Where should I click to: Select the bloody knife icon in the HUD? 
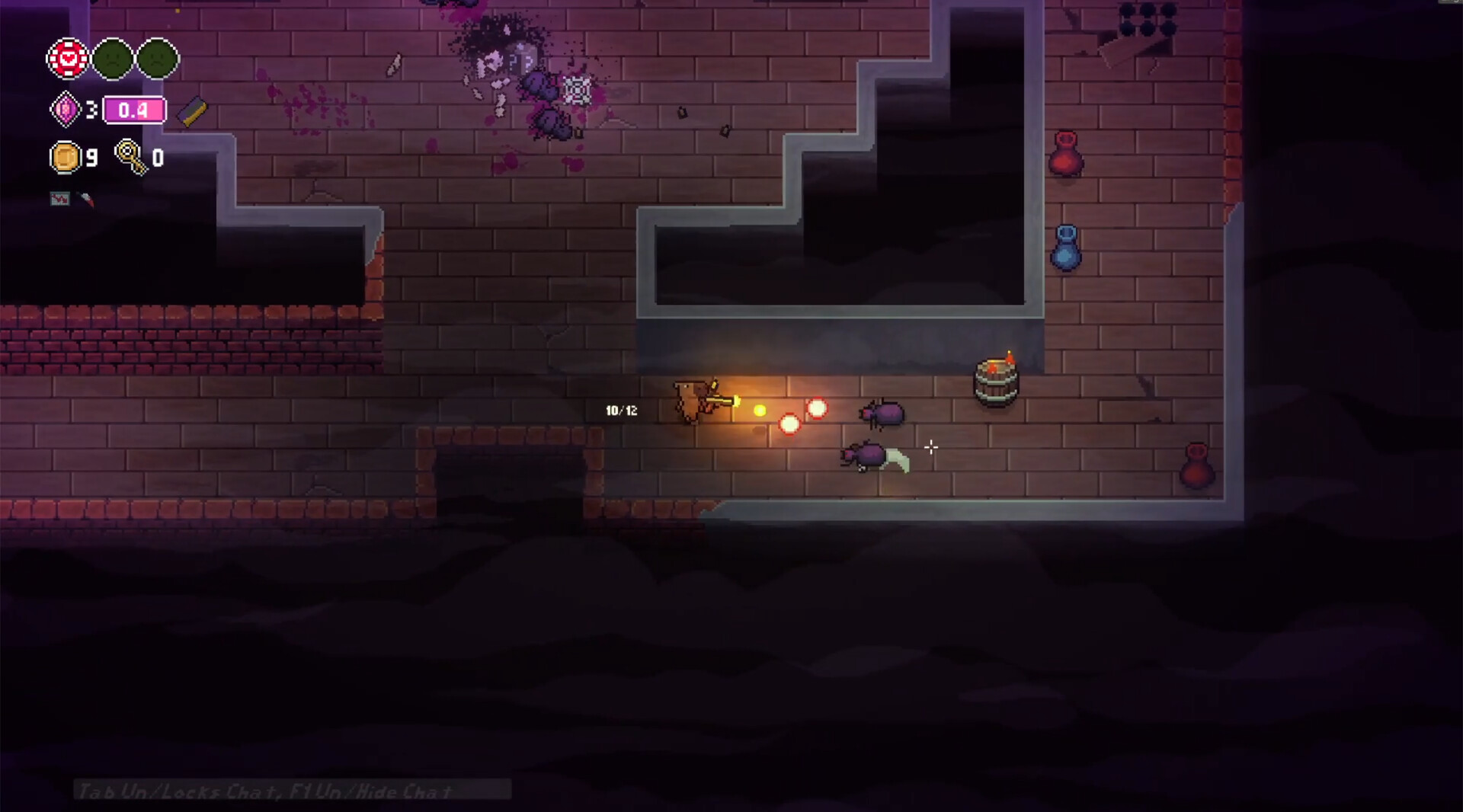point(85,200)
